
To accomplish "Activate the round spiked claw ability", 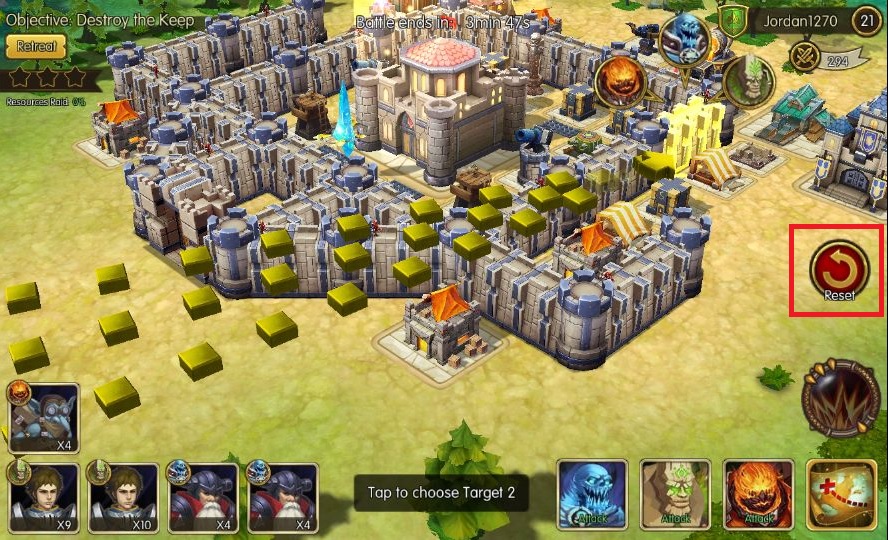I will [x=841, y=401].
